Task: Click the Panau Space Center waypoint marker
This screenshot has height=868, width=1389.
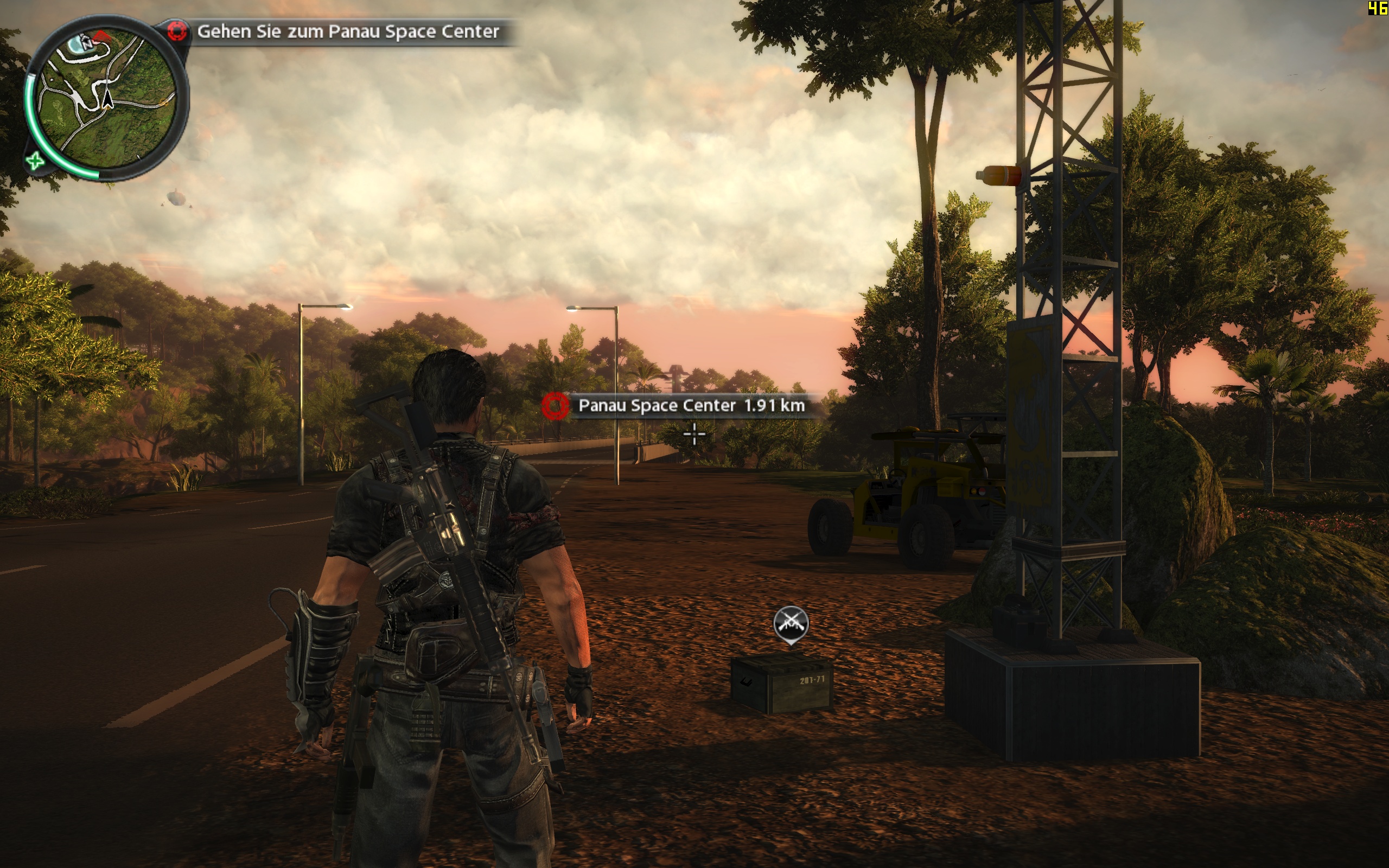Action: 555,406
